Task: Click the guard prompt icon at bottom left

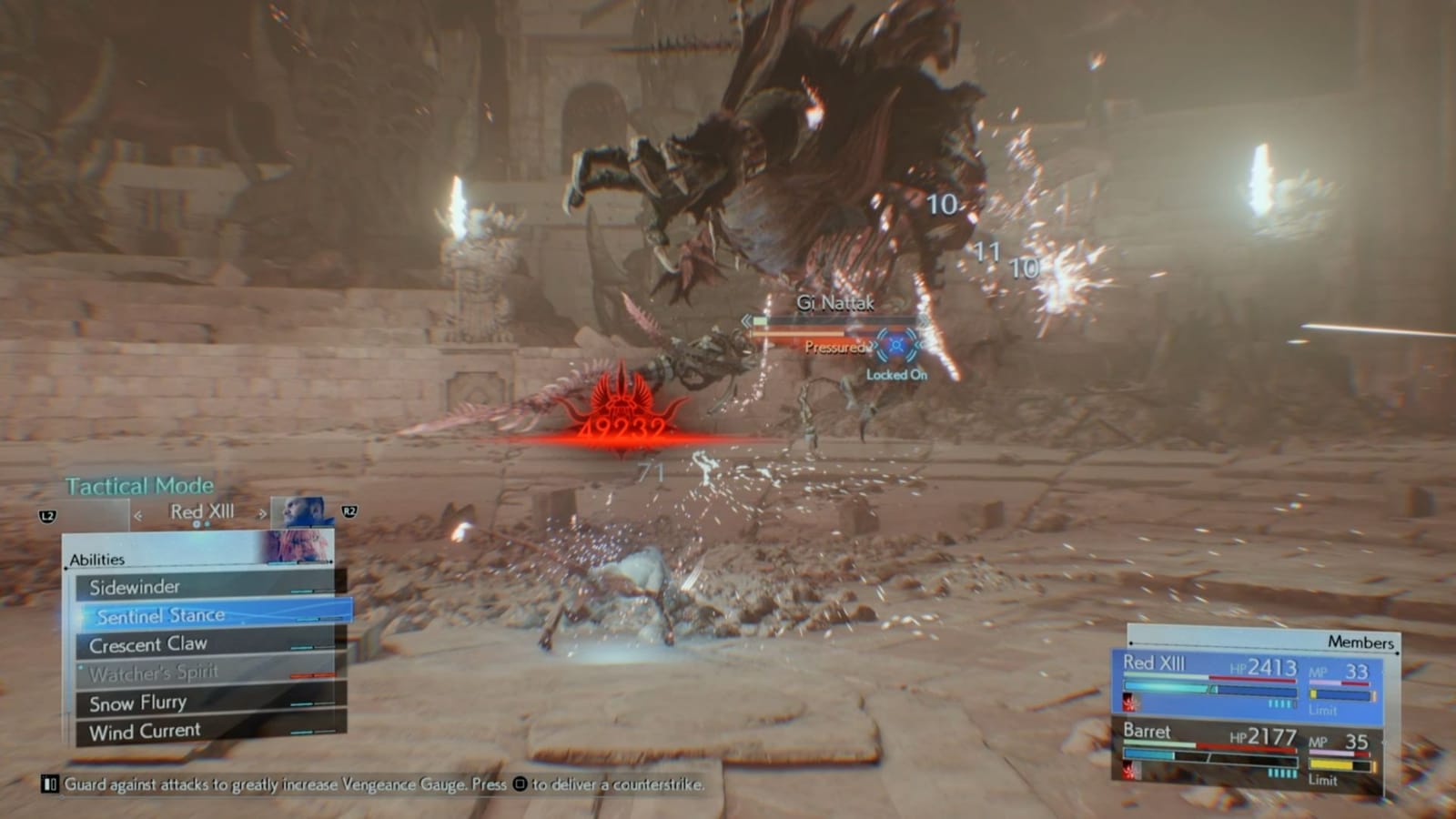Action: [x=49, y=784]
